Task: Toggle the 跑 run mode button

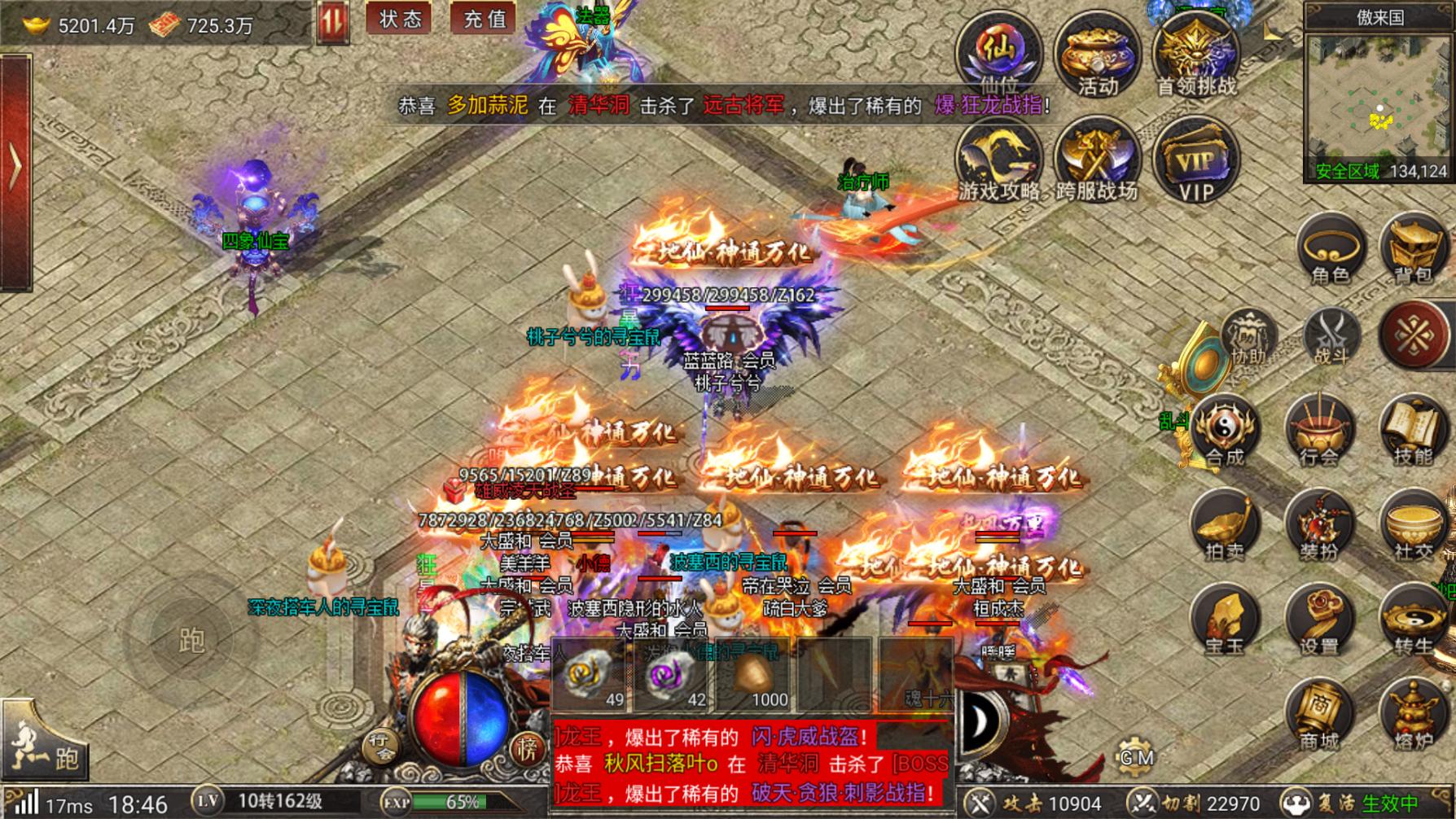Action: click(46, 749)
